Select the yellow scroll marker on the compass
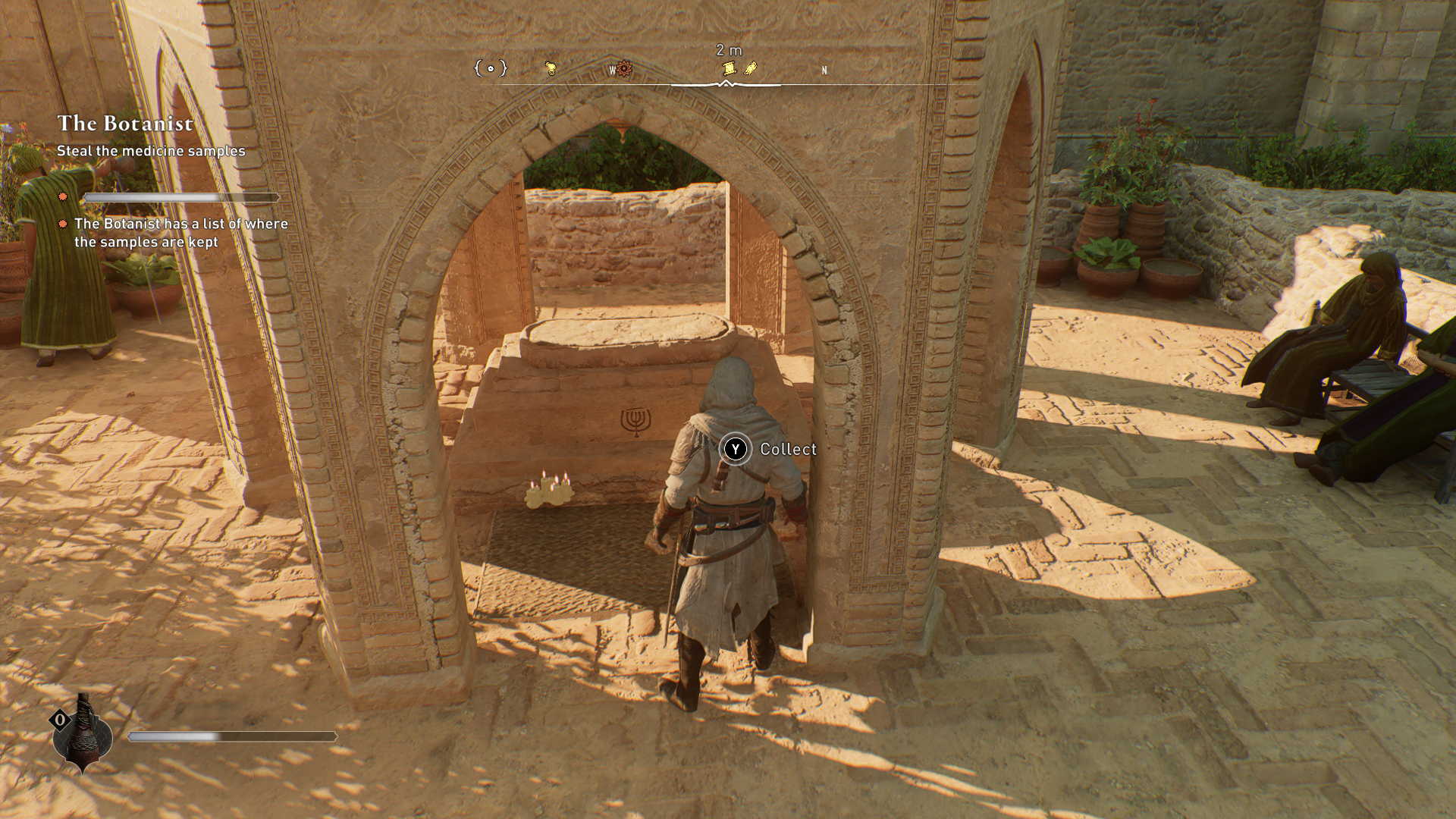Image resolution: width=1456 pixels, height=819 pixels. (x=729, y=68)
